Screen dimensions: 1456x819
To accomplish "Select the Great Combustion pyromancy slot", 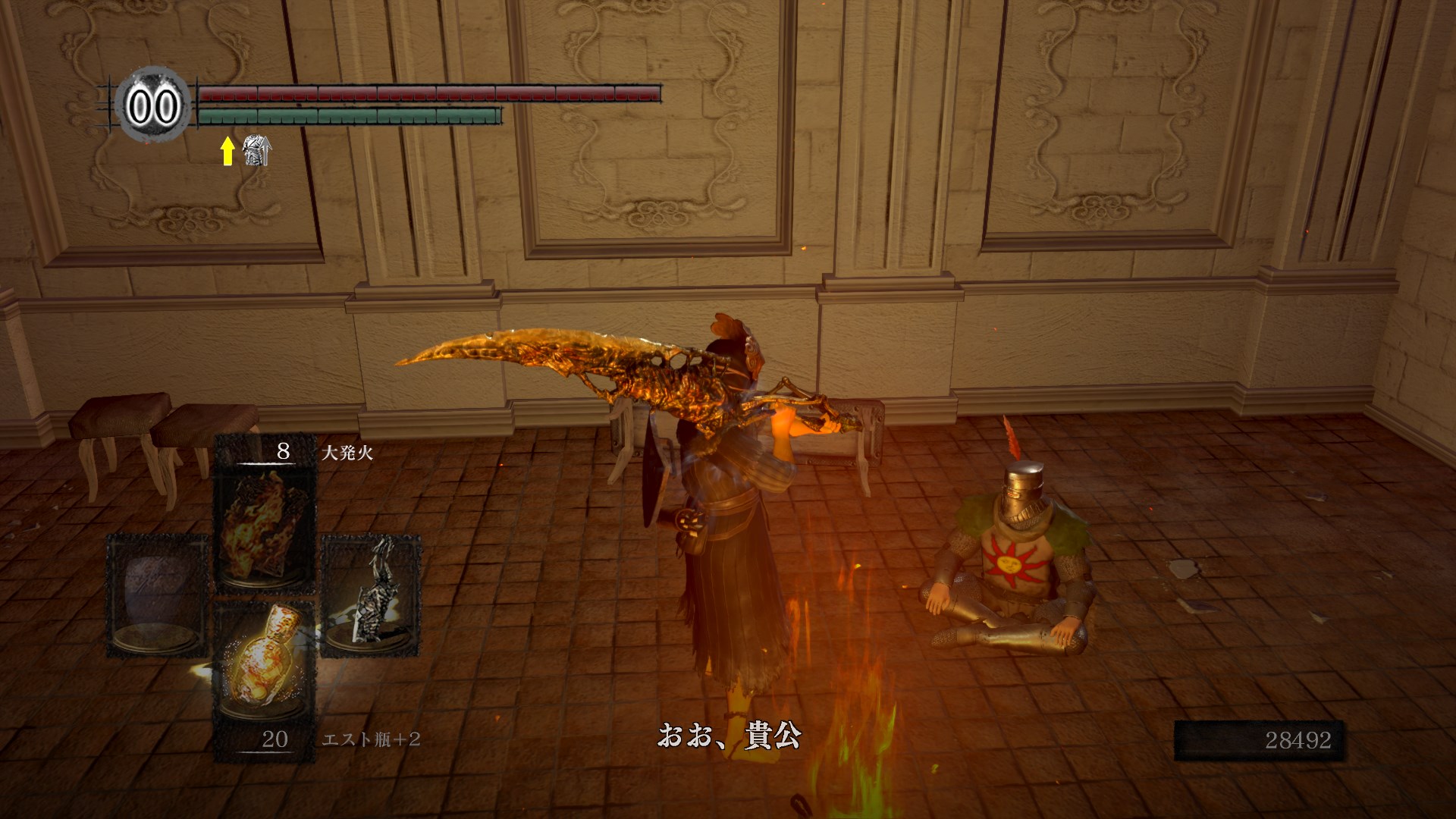I will pyautogui.click(x=265, y=525).
